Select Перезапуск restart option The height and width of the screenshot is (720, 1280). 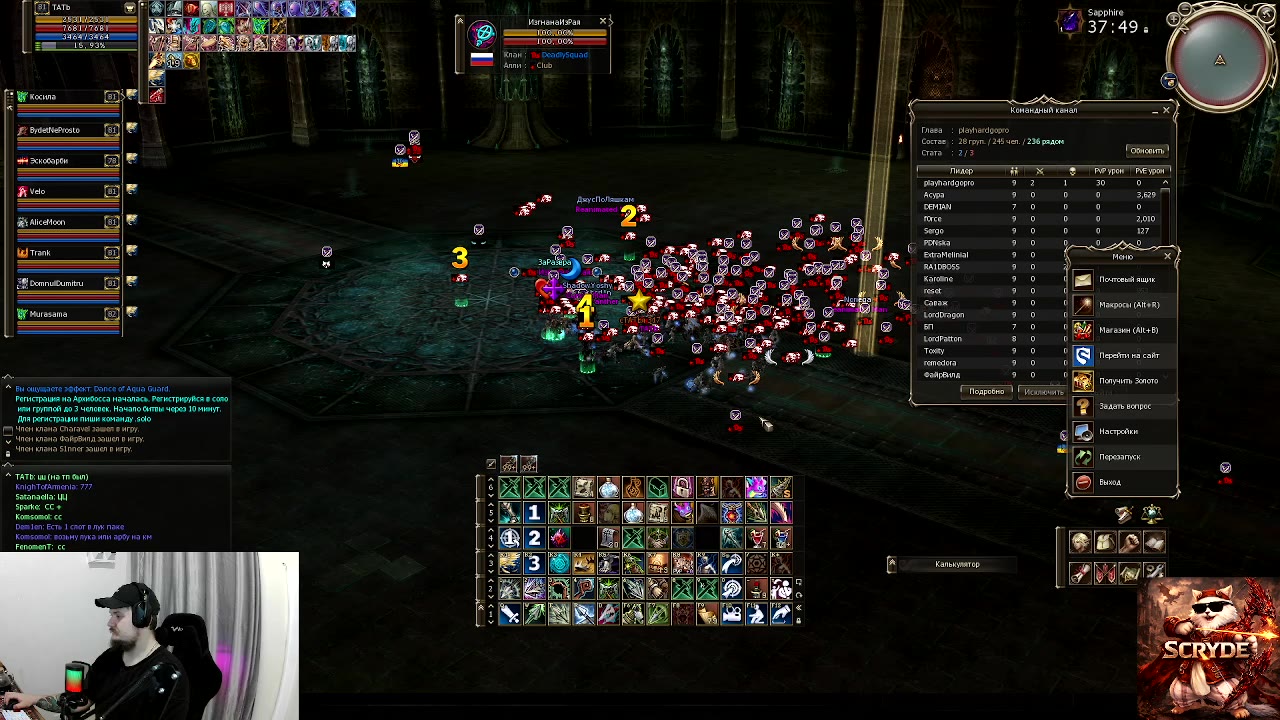pos(1119,457)
